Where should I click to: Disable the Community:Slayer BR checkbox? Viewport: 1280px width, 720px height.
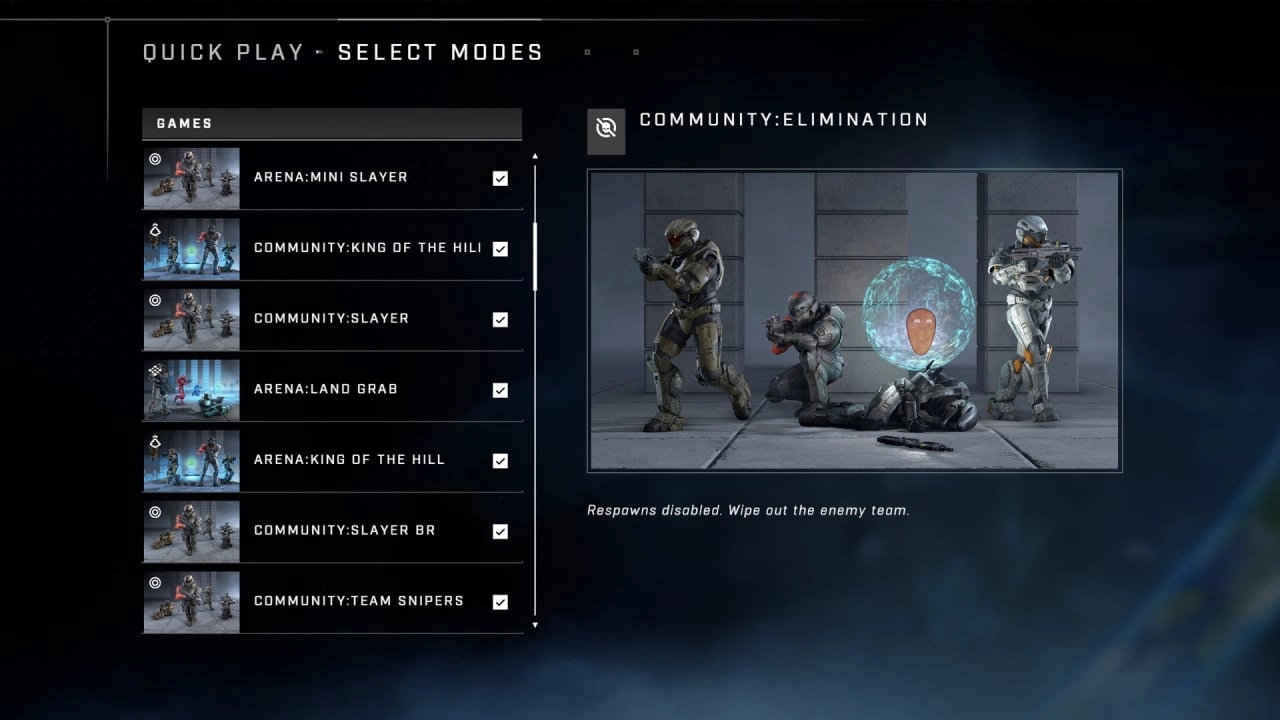coord(500,531)
